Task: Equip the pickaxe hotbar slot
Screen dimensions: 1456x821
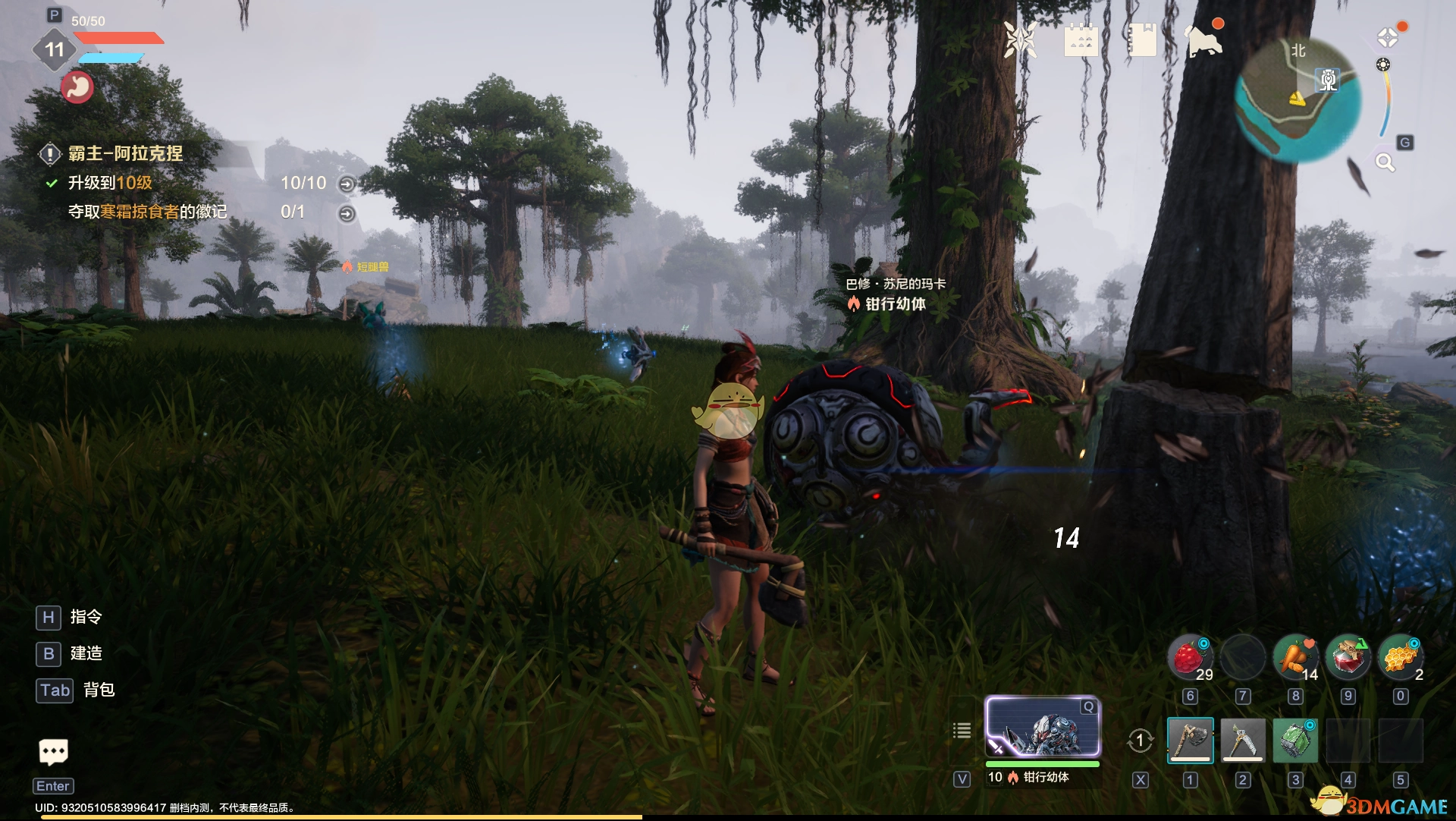Action: click(x=1242, y=740)
